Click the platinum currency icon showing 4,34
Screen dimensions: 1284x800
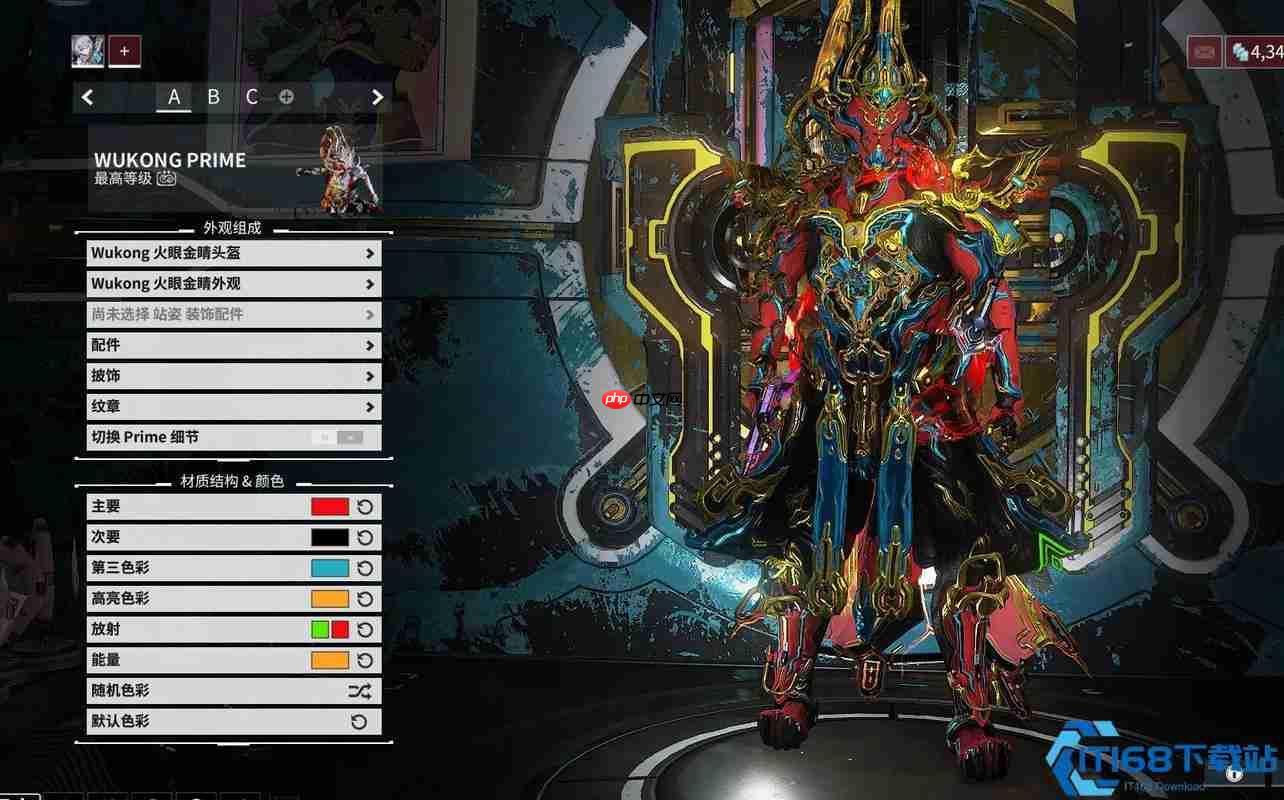pyautogui.click(x=1240, y=51)
